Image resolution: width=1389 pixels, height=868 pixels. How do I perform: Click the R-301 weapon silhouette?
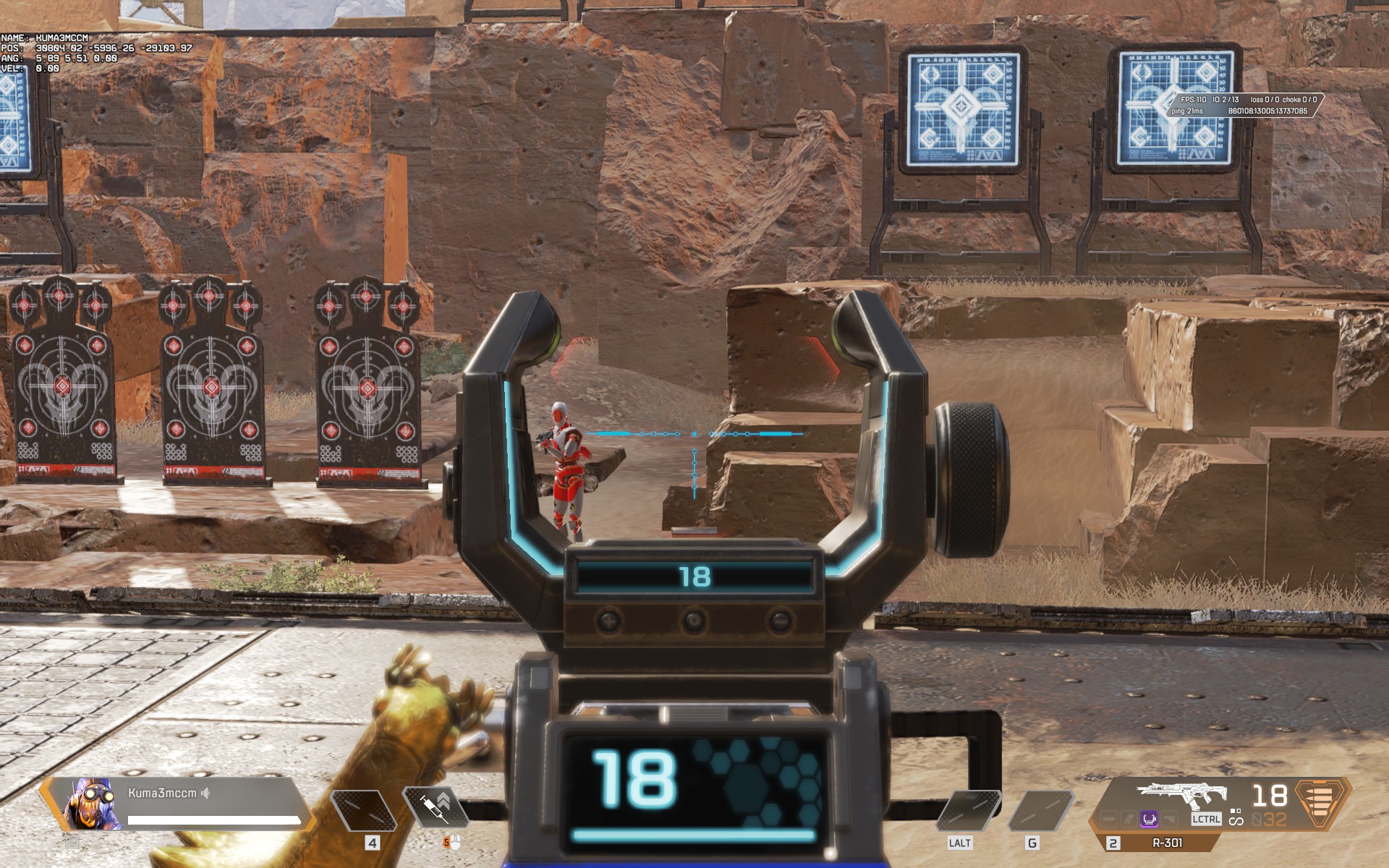tap(1181, 796)
